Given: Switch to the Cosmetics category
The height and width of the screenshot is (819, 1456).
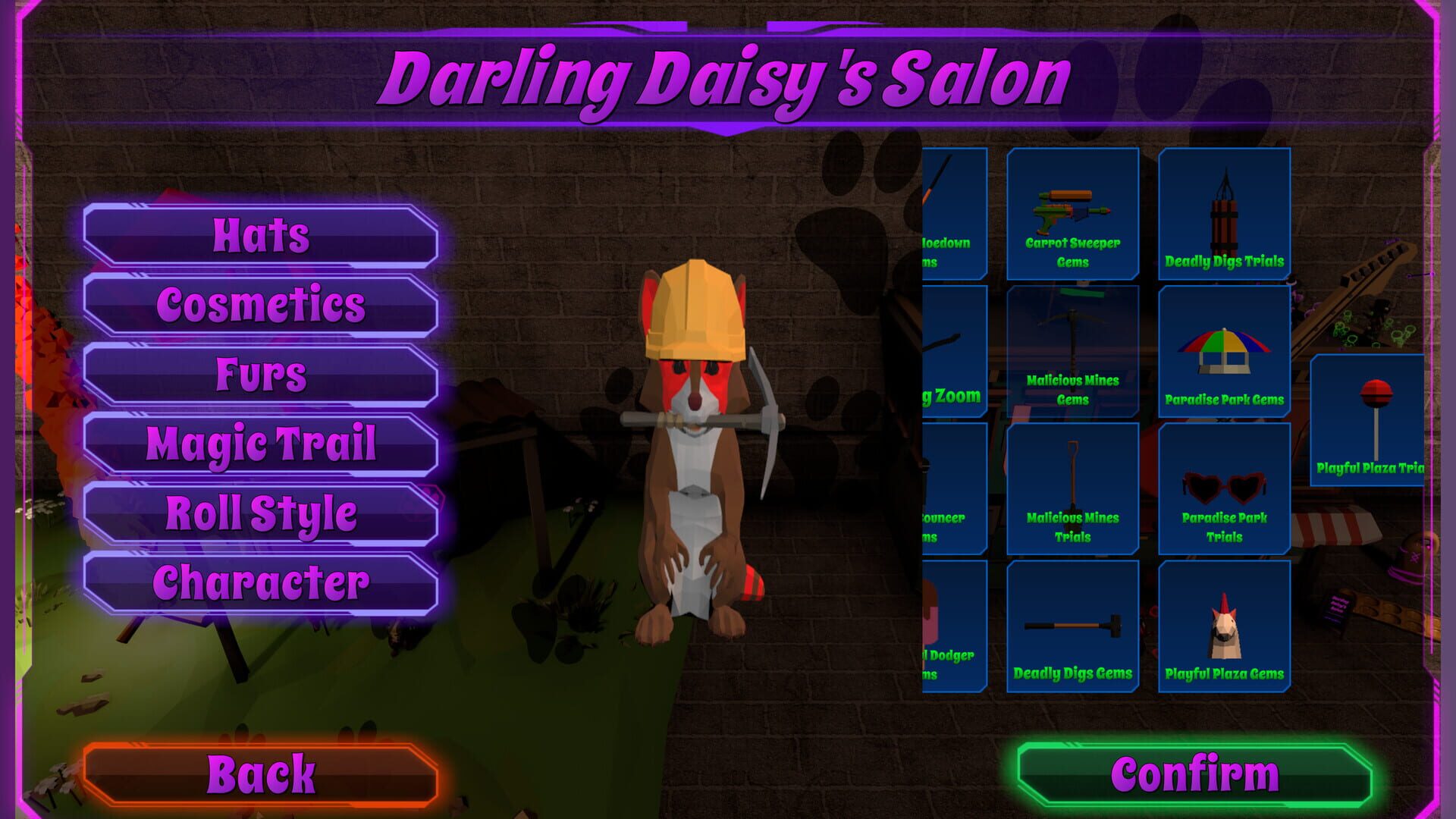Looking at the screenshot, I should (x=260, y=305).
